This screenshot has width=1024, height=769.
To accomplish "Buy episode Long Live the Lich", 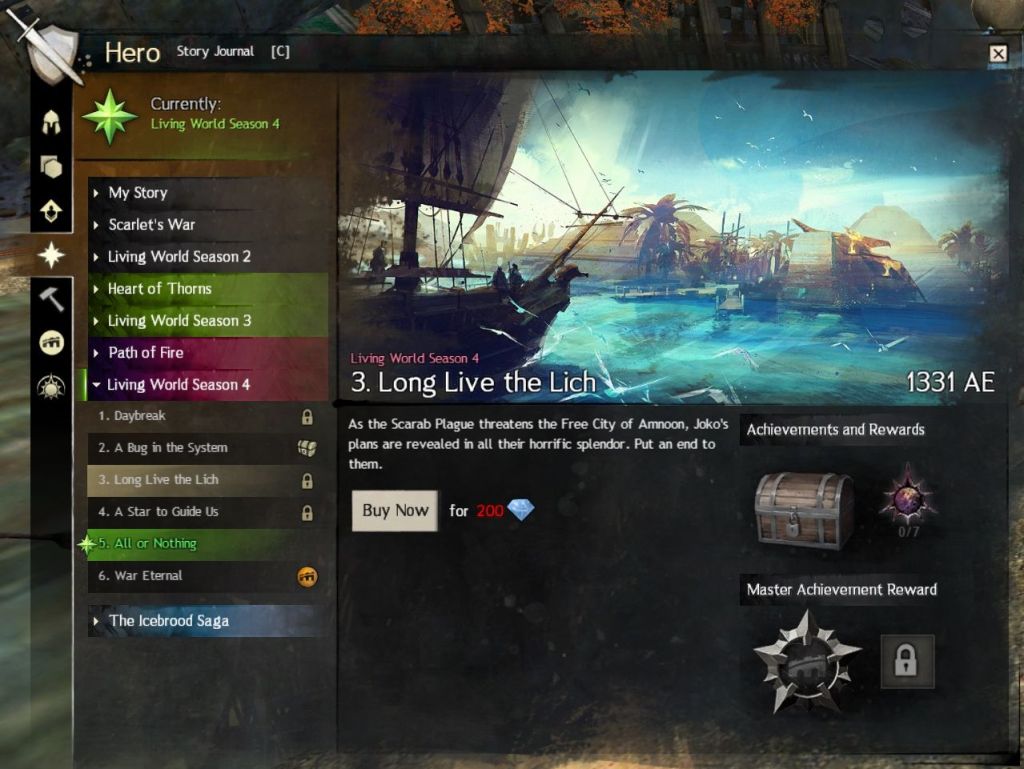I will pos(395,510).
